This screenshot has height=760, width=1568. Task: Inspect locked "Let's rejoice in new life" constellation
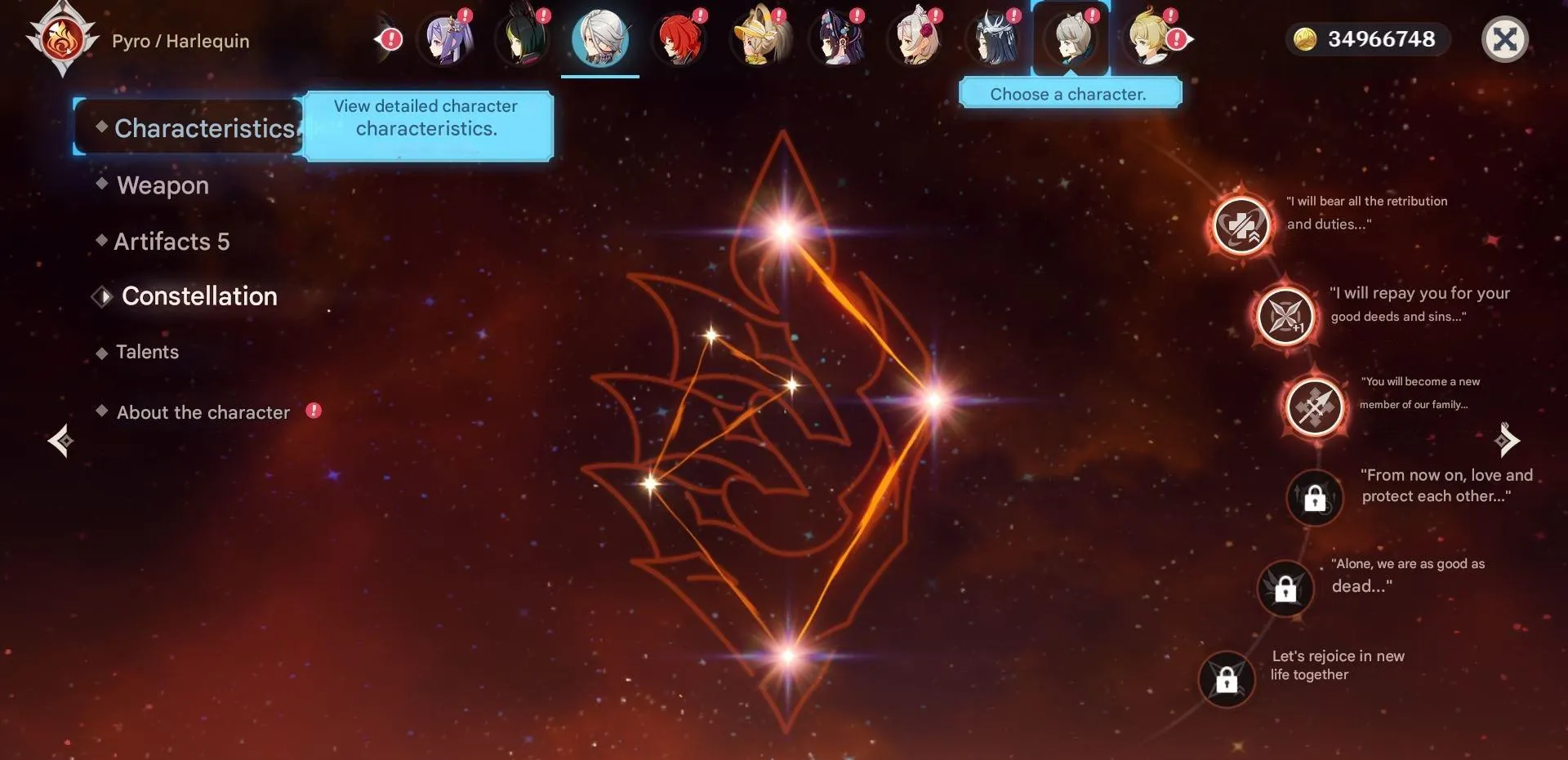1227,679
